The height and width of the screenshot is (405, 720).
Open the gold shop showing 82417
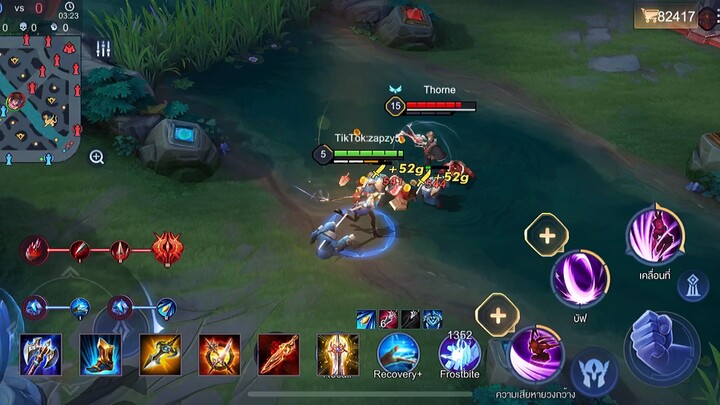(666, 17)
